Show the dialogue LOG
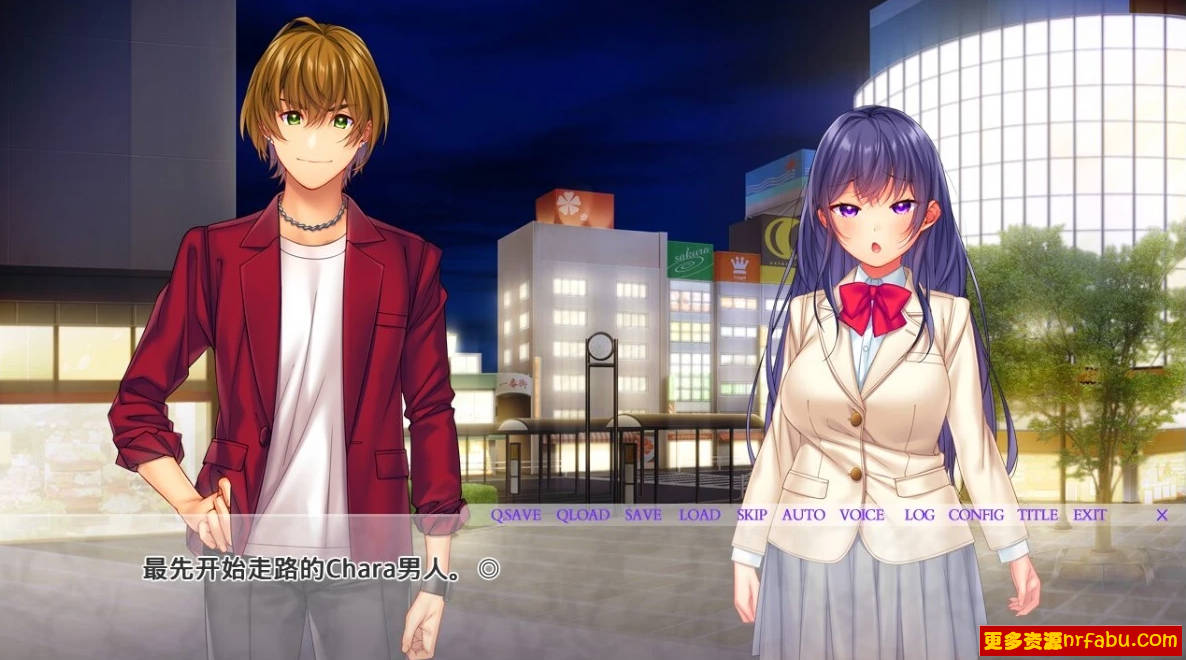Screen dimensions: 1186x660 [919, 515]
